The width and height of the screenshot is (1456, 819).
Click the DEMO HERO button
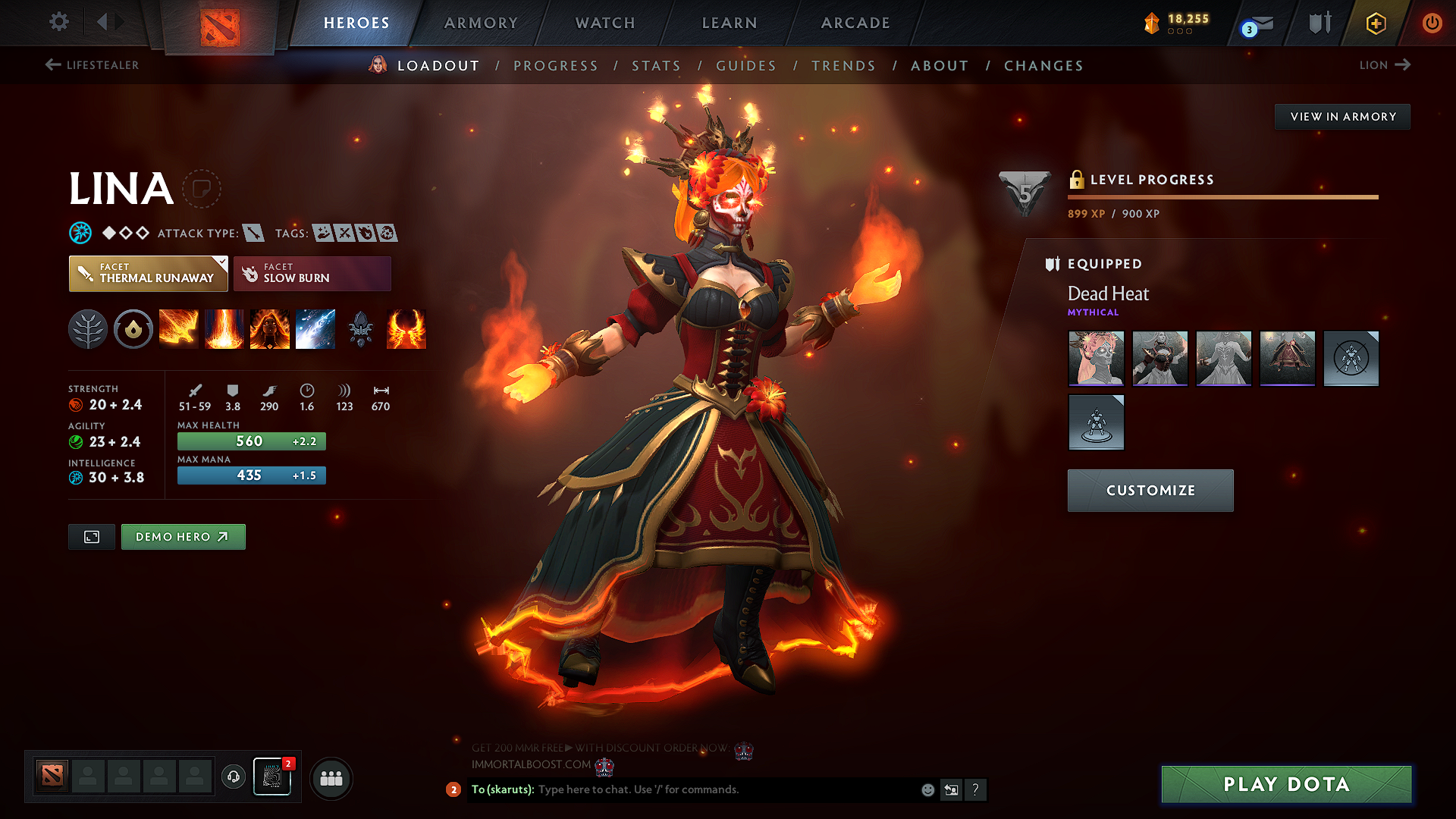183,536
